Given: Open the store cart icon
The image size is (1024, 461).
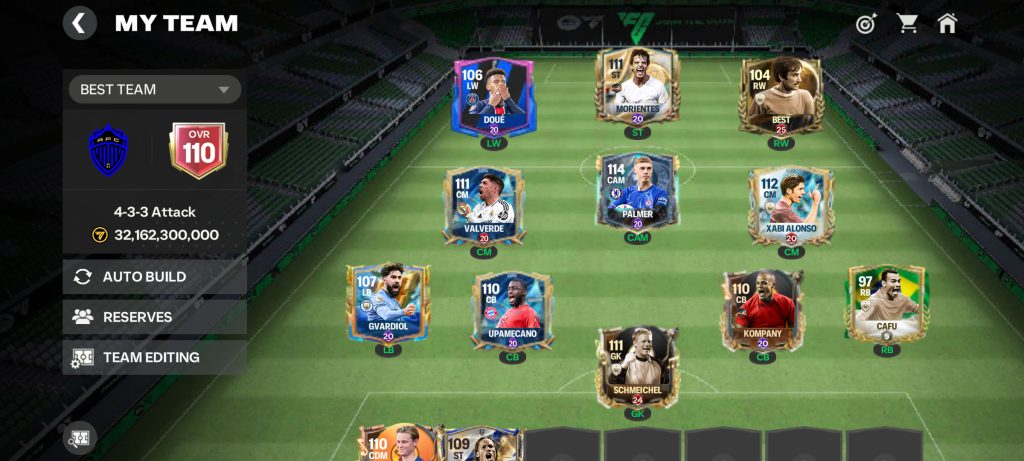Looking at the screenshot, I should [907, 23].
